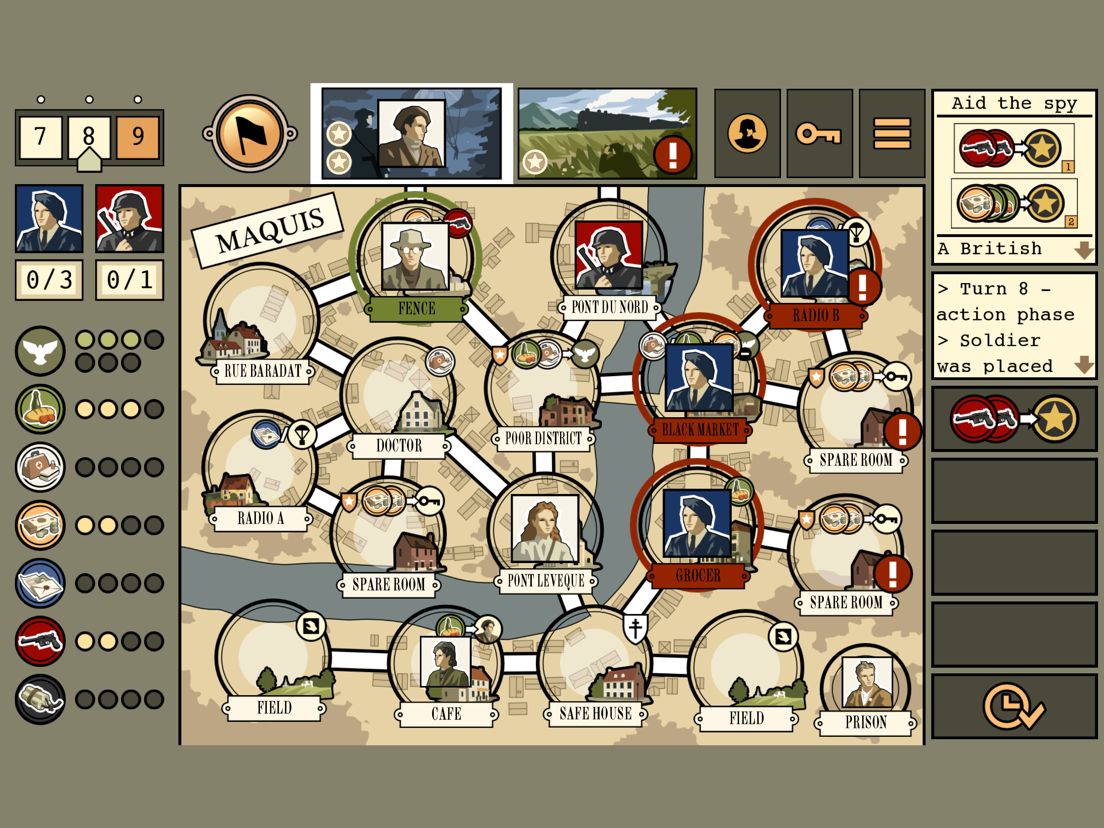Select the Cafe location
This screenshot has width=1104, height=828.
(446, 668)
